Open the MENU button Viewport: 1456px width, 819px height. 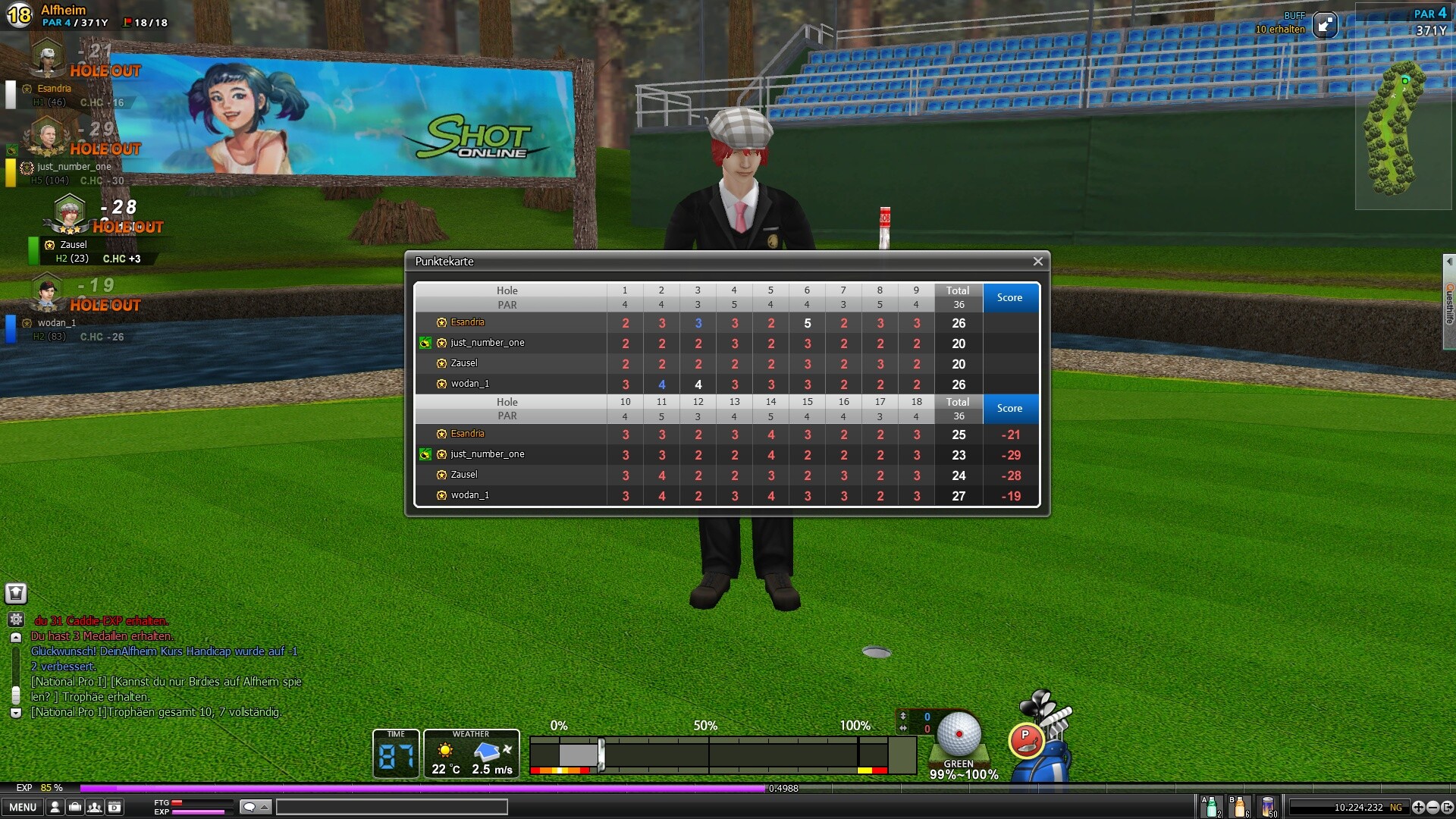coord(23,807)
